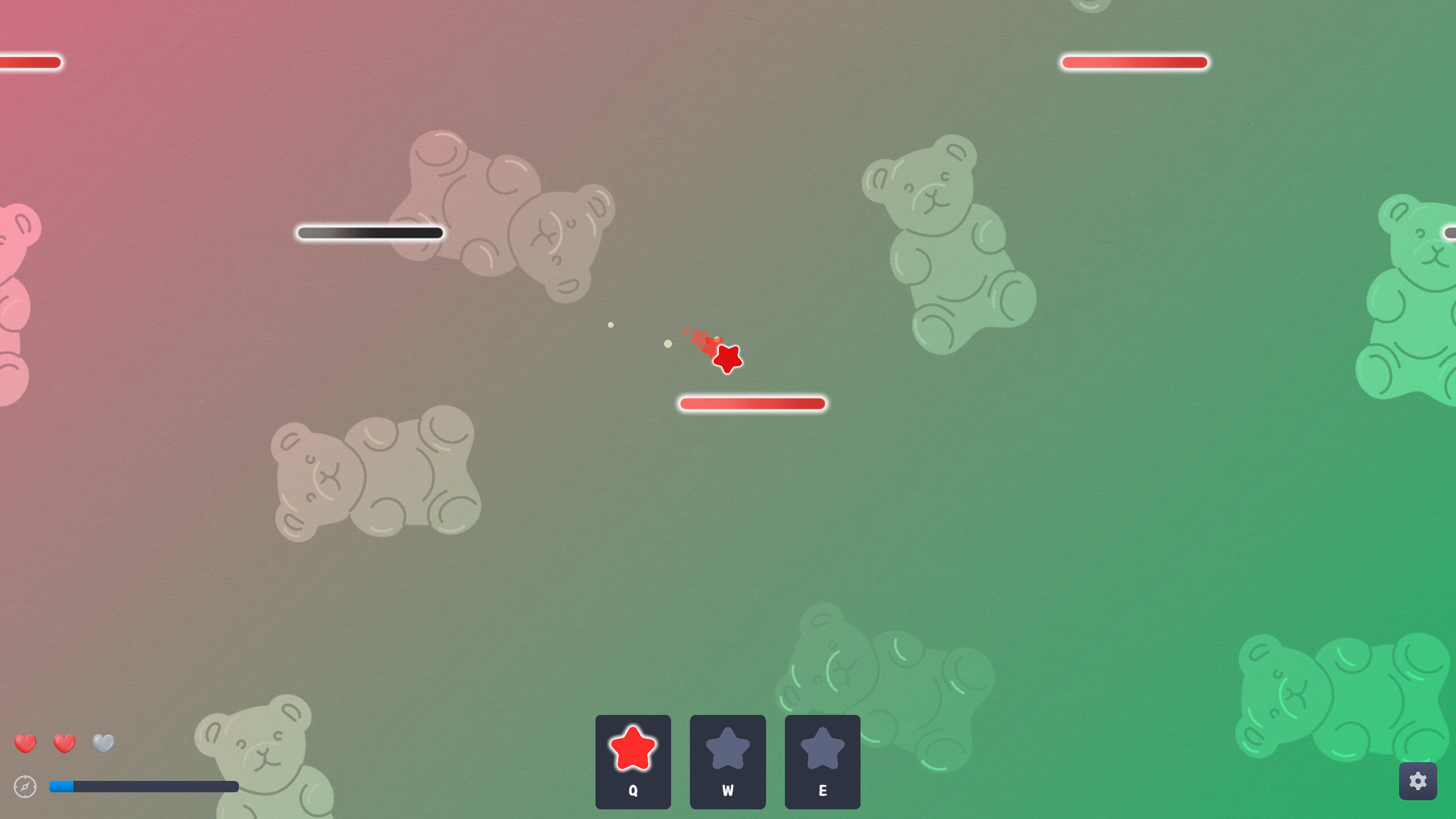
Task: Click the first red heart icon
Action: tap(26, 743)
